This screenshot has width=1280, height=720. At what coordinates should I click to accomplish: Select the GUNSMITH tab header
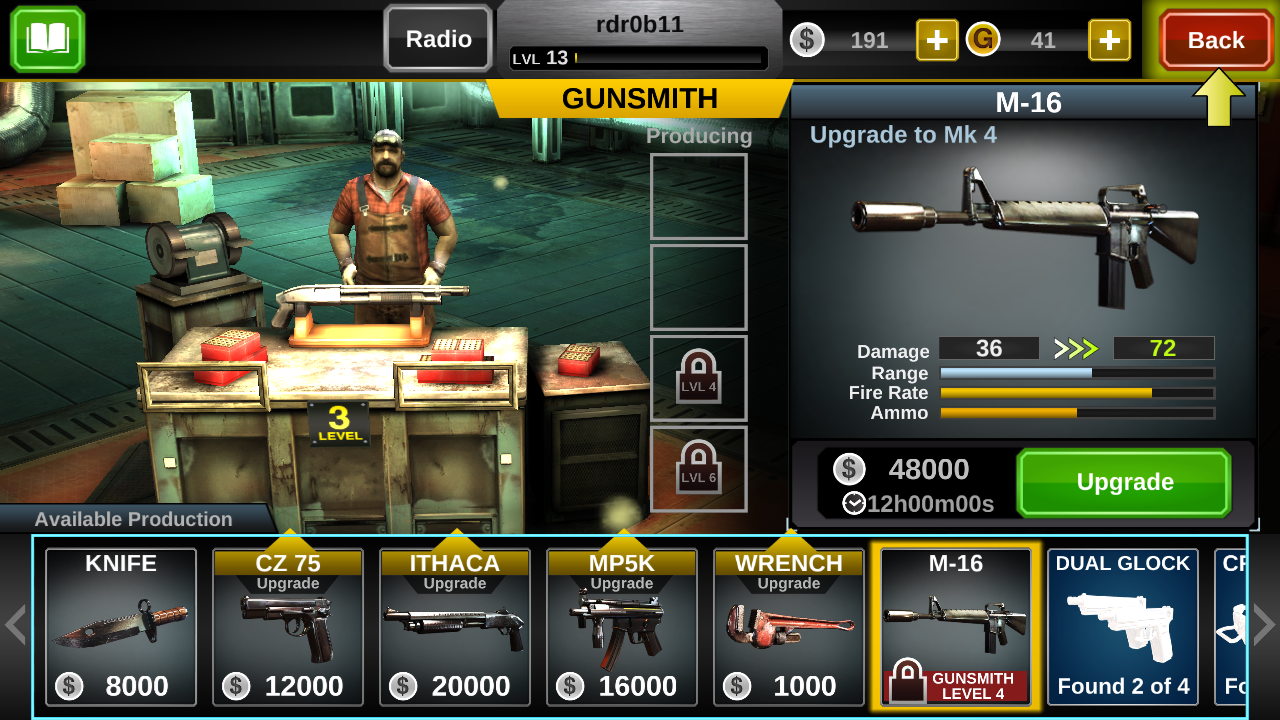tap(639, 99)
